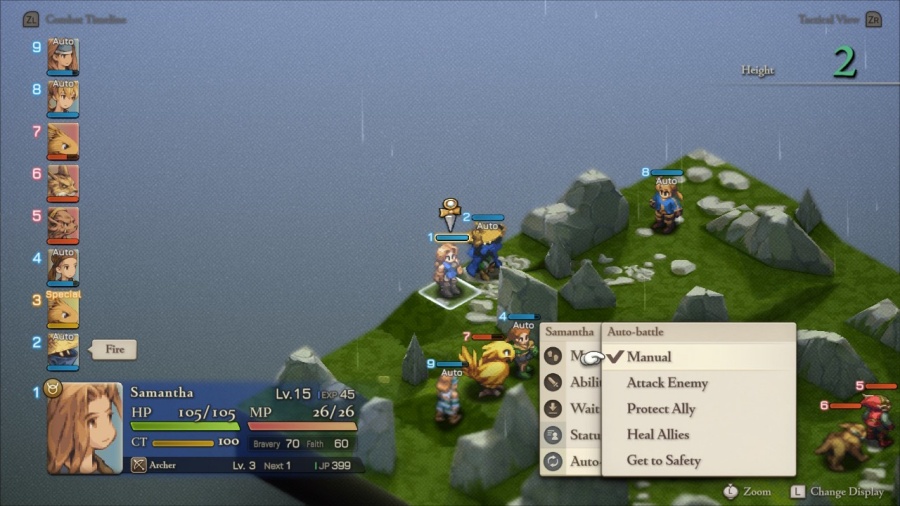Image resolution: width=900 pixels, height=506 pixels.
Task: Choose Get to Safety mode
Action: point(663,461)
